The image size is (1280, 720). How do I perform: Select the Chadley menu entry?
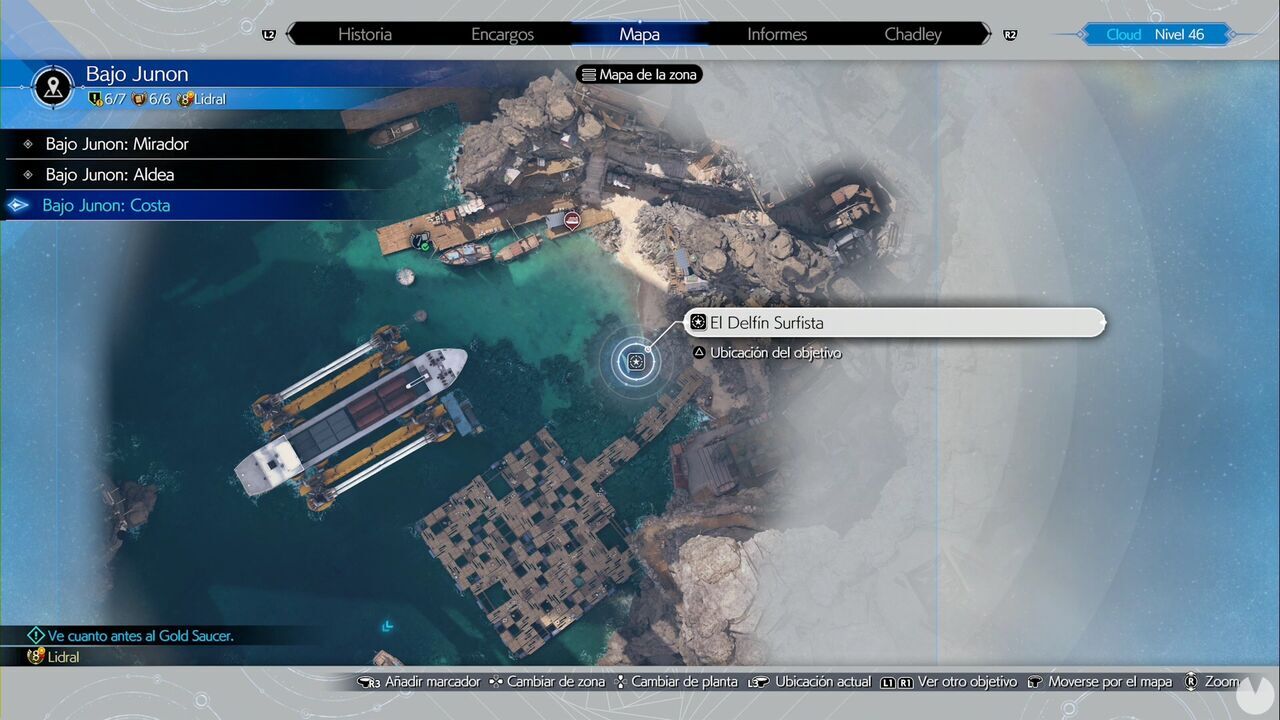click(912, 34)
